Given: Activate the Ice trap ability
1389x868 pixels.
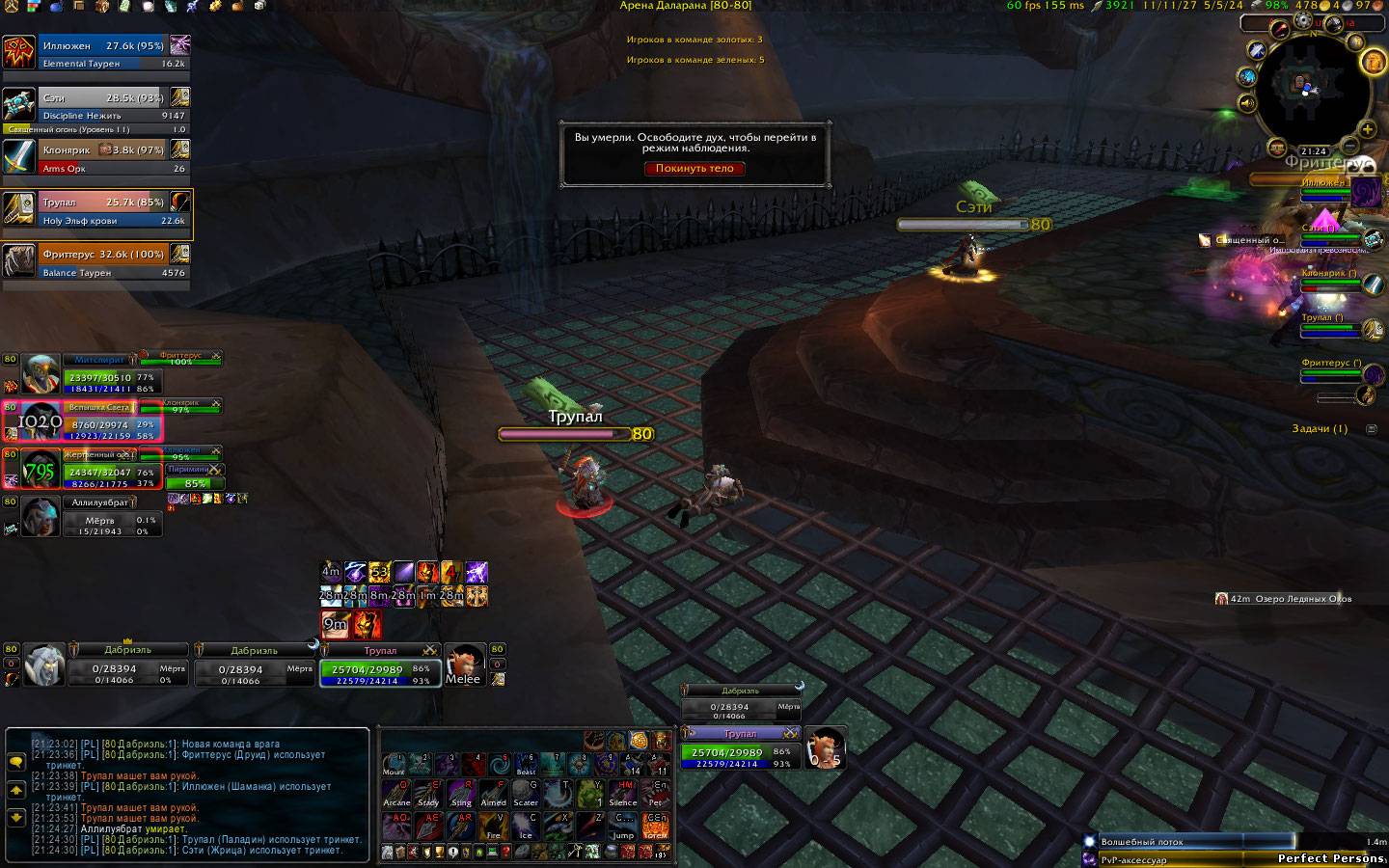Looking at the screenshot, I should point(526,826).
